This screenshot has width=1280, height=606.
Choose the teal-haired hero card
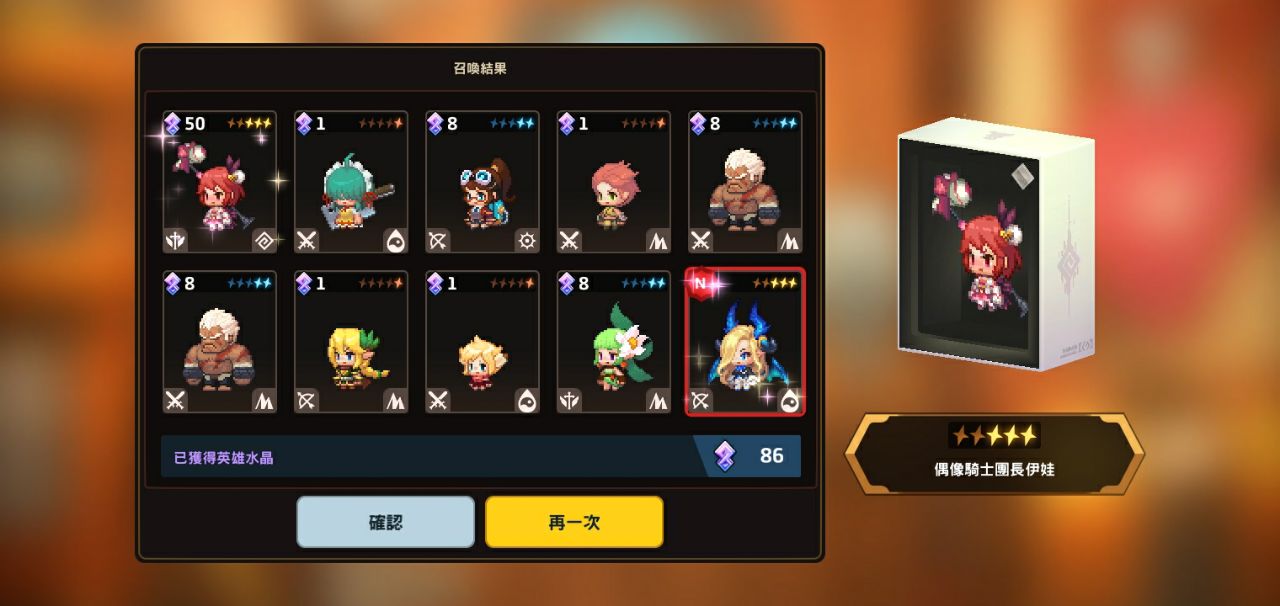click(x=351, y=182)
